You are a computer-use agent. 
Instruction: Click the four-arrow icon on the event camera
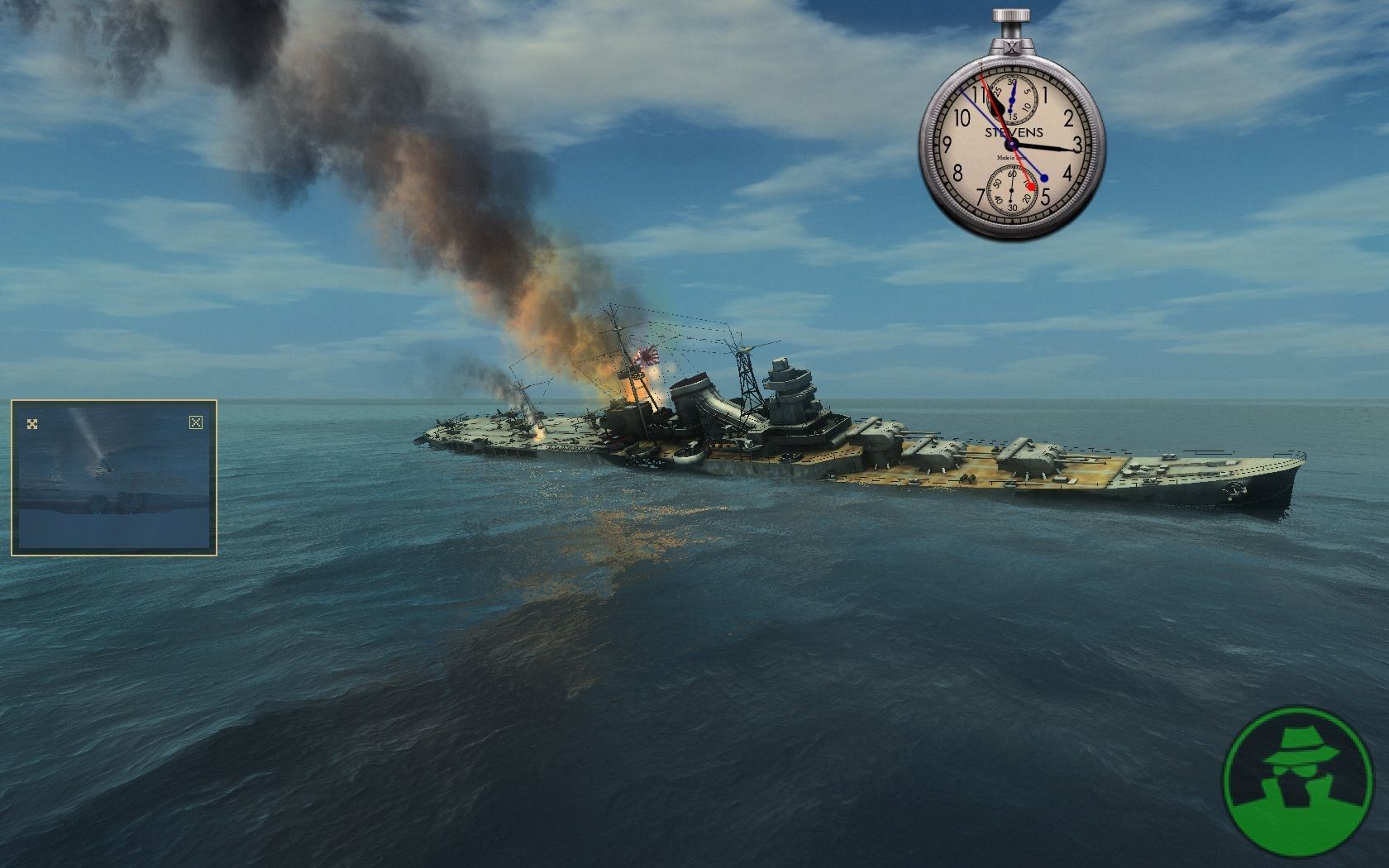tap(32, 424)
